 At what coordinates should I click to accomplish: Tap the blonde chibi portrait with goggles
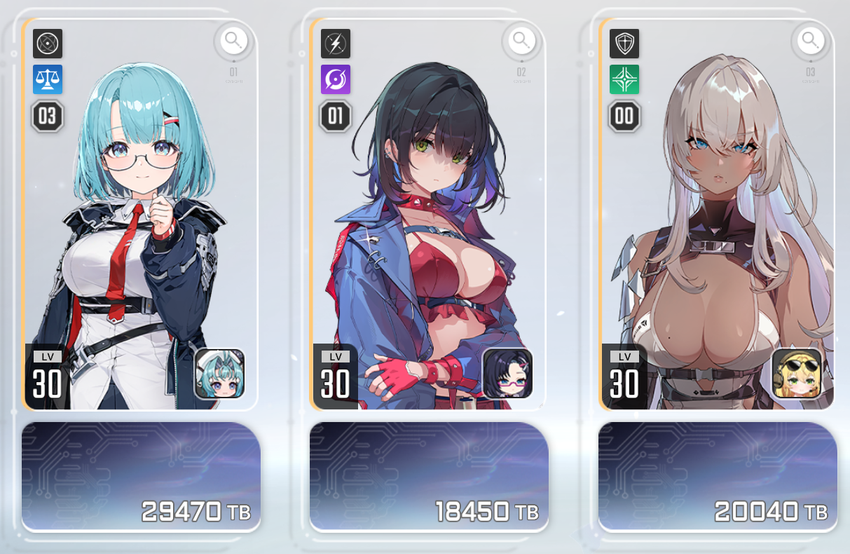pyautogui.click(x=796, y=372)
